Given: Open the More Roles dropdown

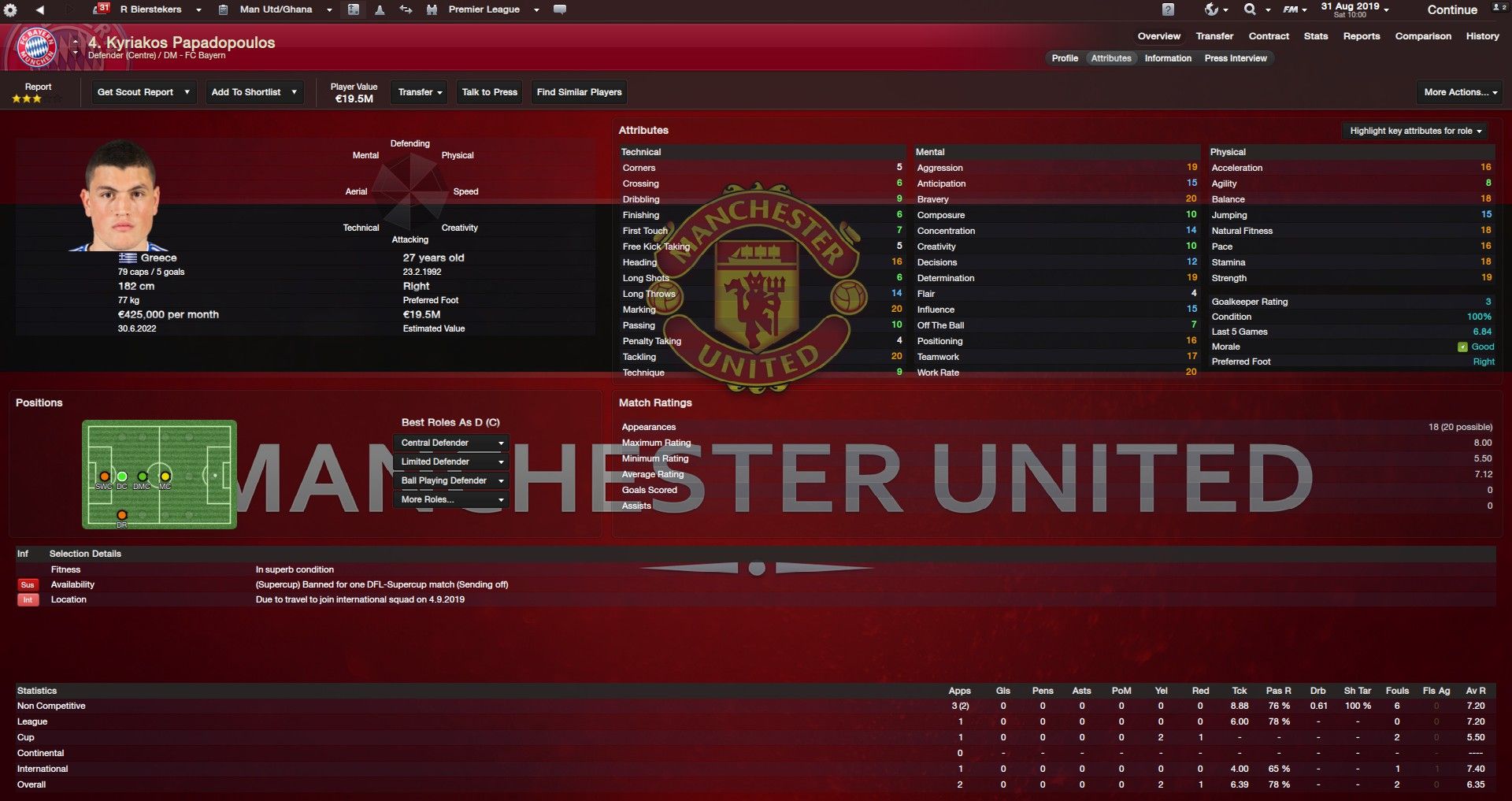Looking at the screenshot, I should tap(451, 499).
